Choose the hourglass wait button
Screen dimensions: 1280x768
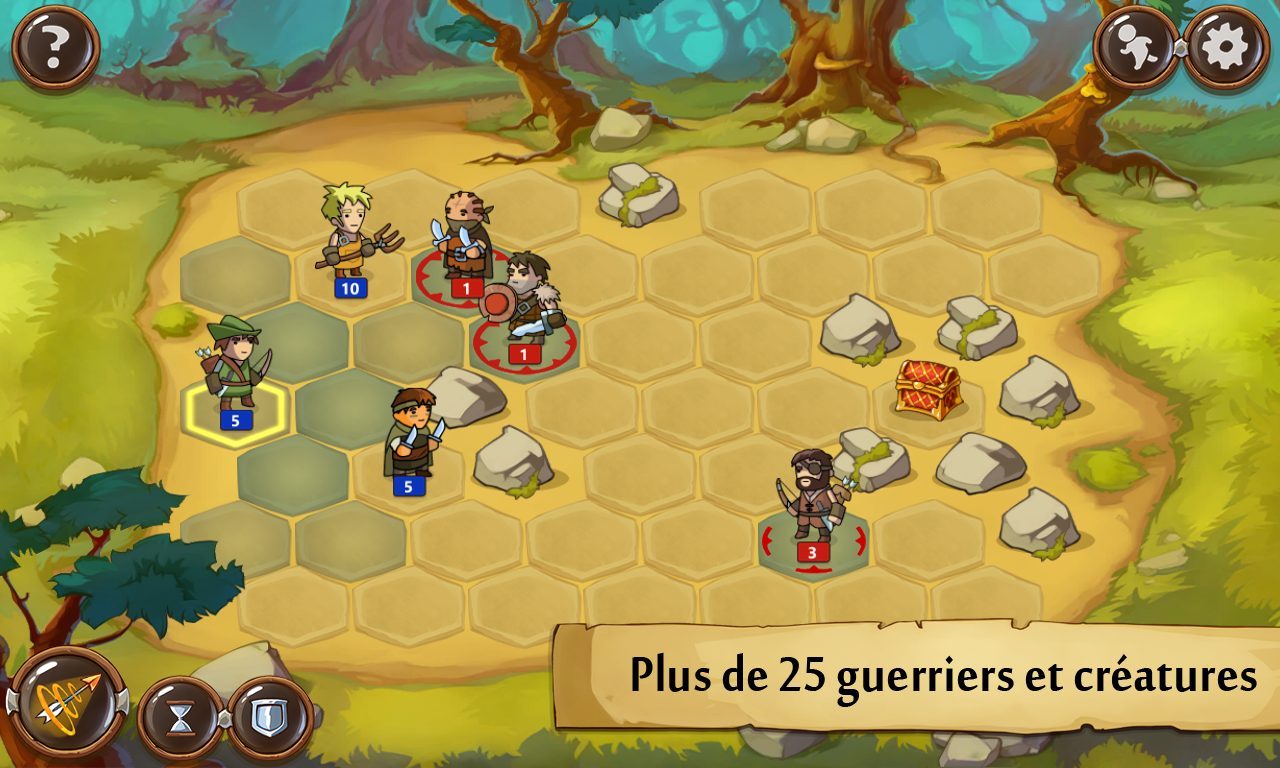180,718
